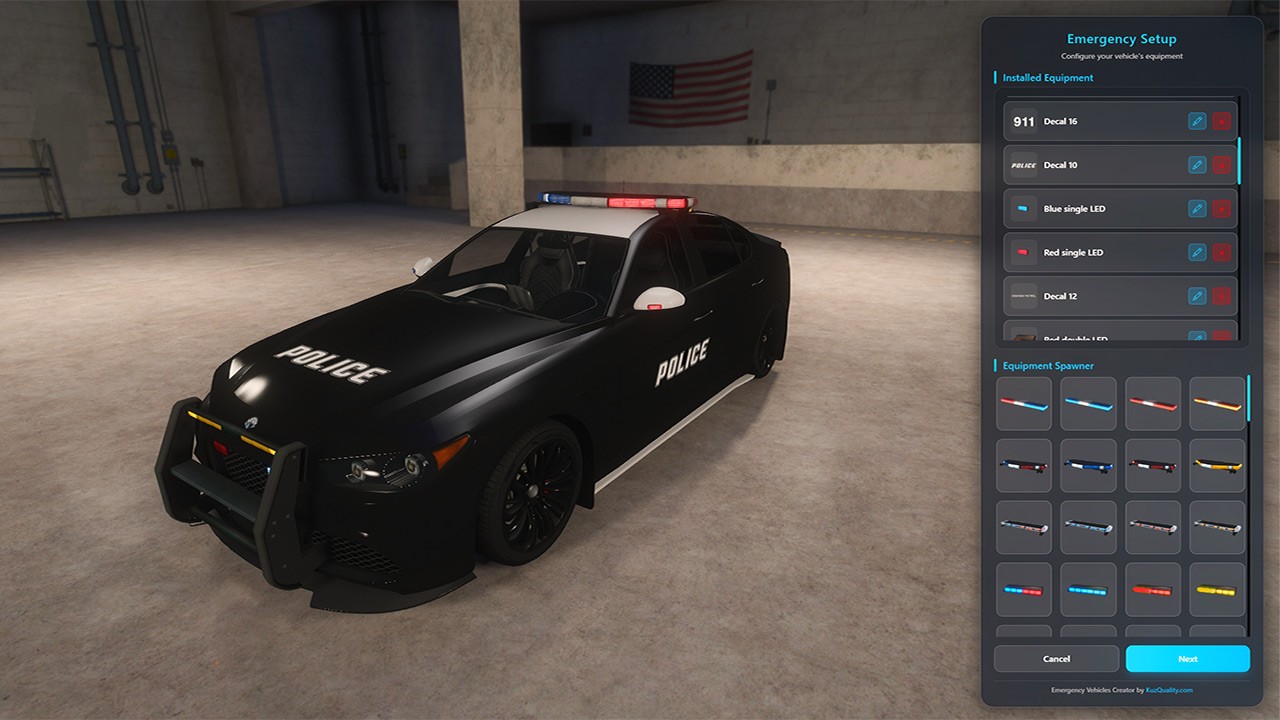Click the Next button

click(1187, 659)
